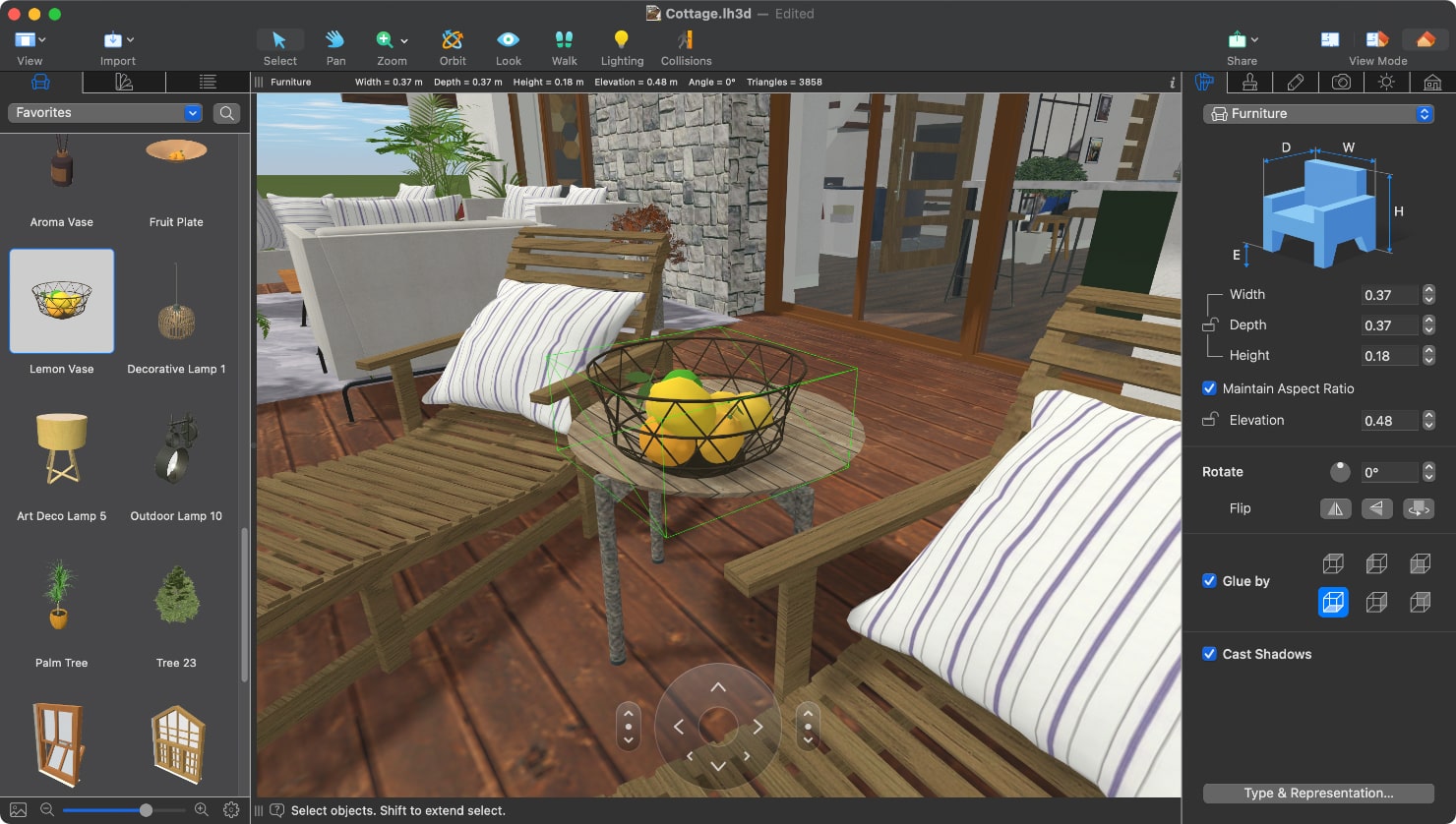Select the Lemon Vase thumbnail

click(61, 302)
